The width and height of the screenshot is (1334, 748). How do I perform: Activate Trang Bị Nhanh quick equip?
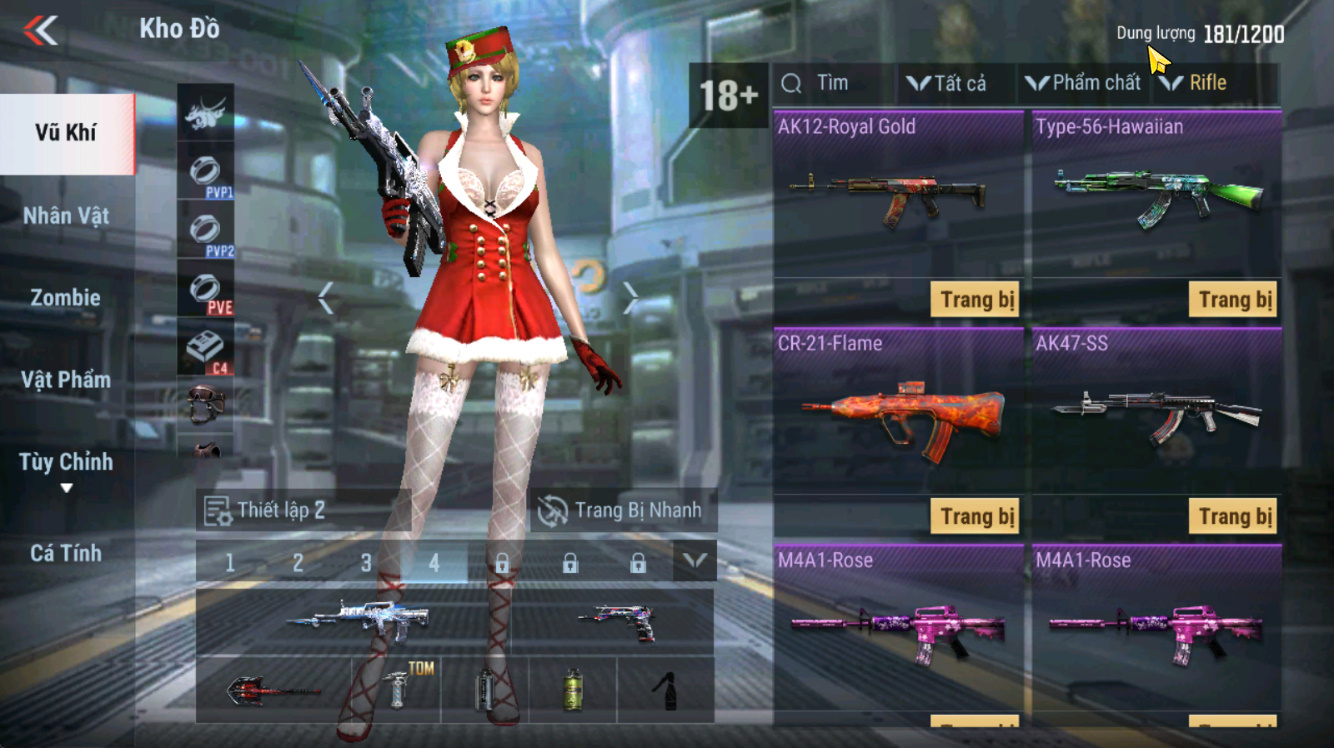coord(622,510)
